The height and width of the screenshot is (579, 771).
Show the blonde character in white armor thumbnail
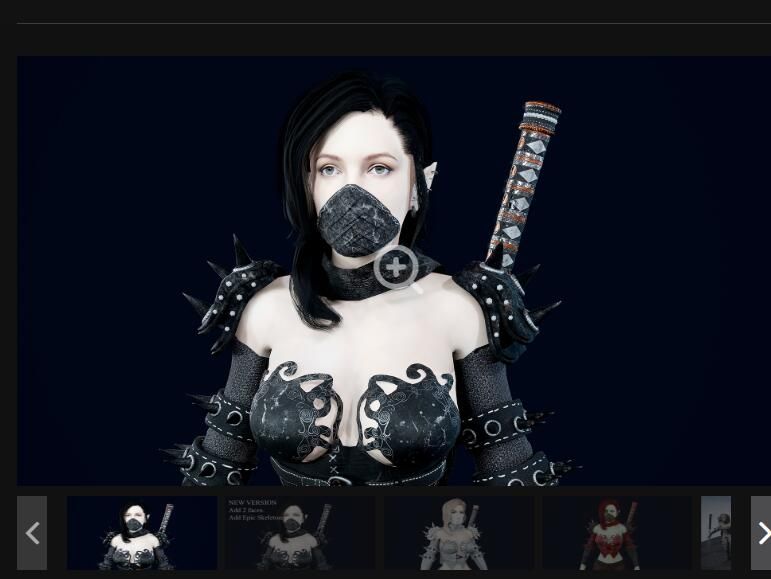[x=458, y=533]
